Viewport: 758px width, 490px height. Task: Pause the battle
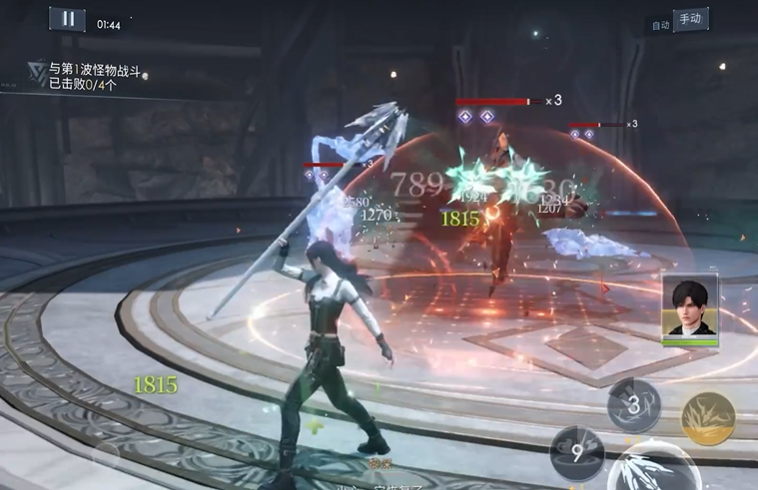(67, 18)
